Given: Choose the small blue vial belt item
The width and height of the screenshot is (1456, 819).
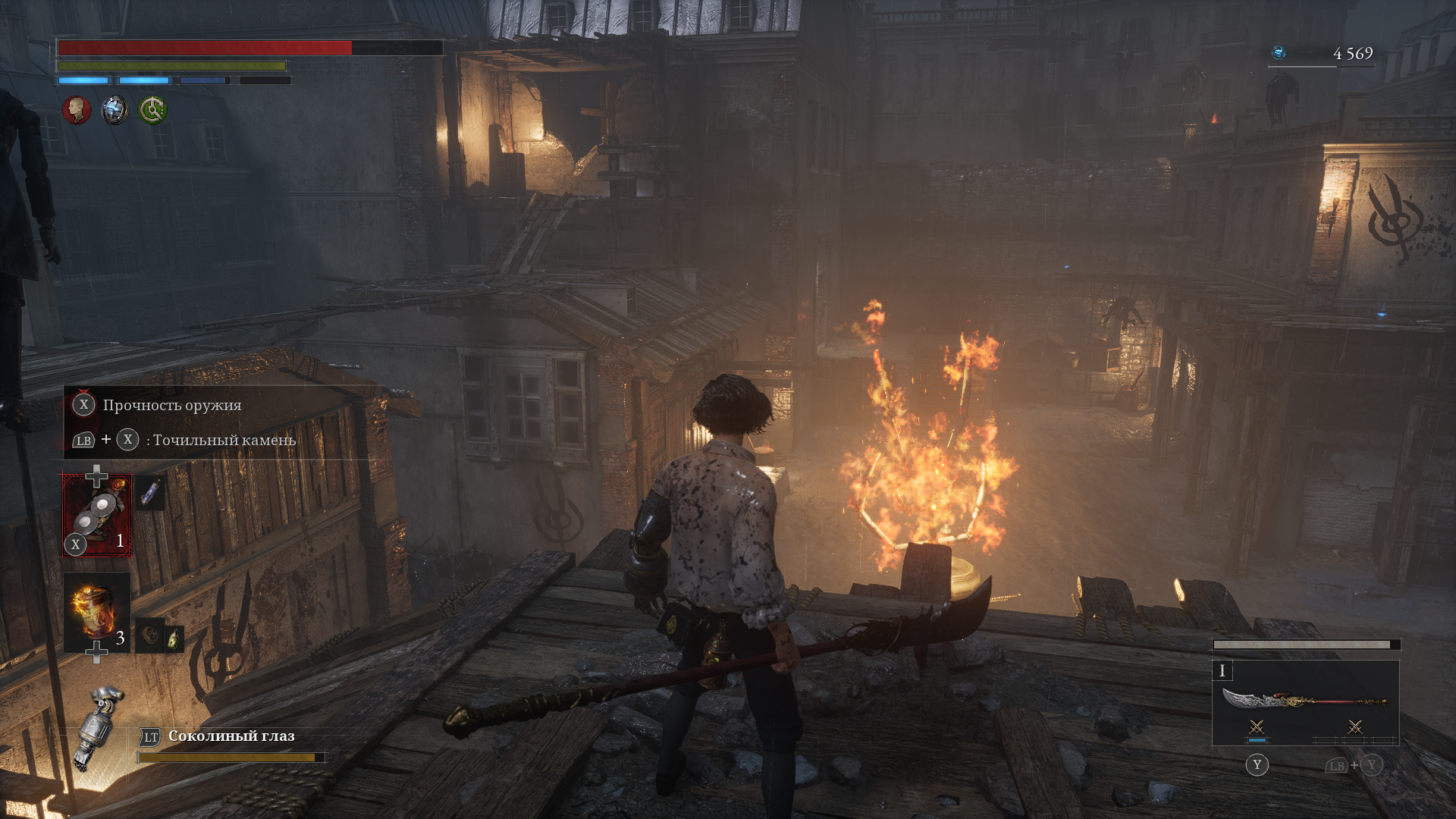Looking at the screenshot, I should pos(151,493).
